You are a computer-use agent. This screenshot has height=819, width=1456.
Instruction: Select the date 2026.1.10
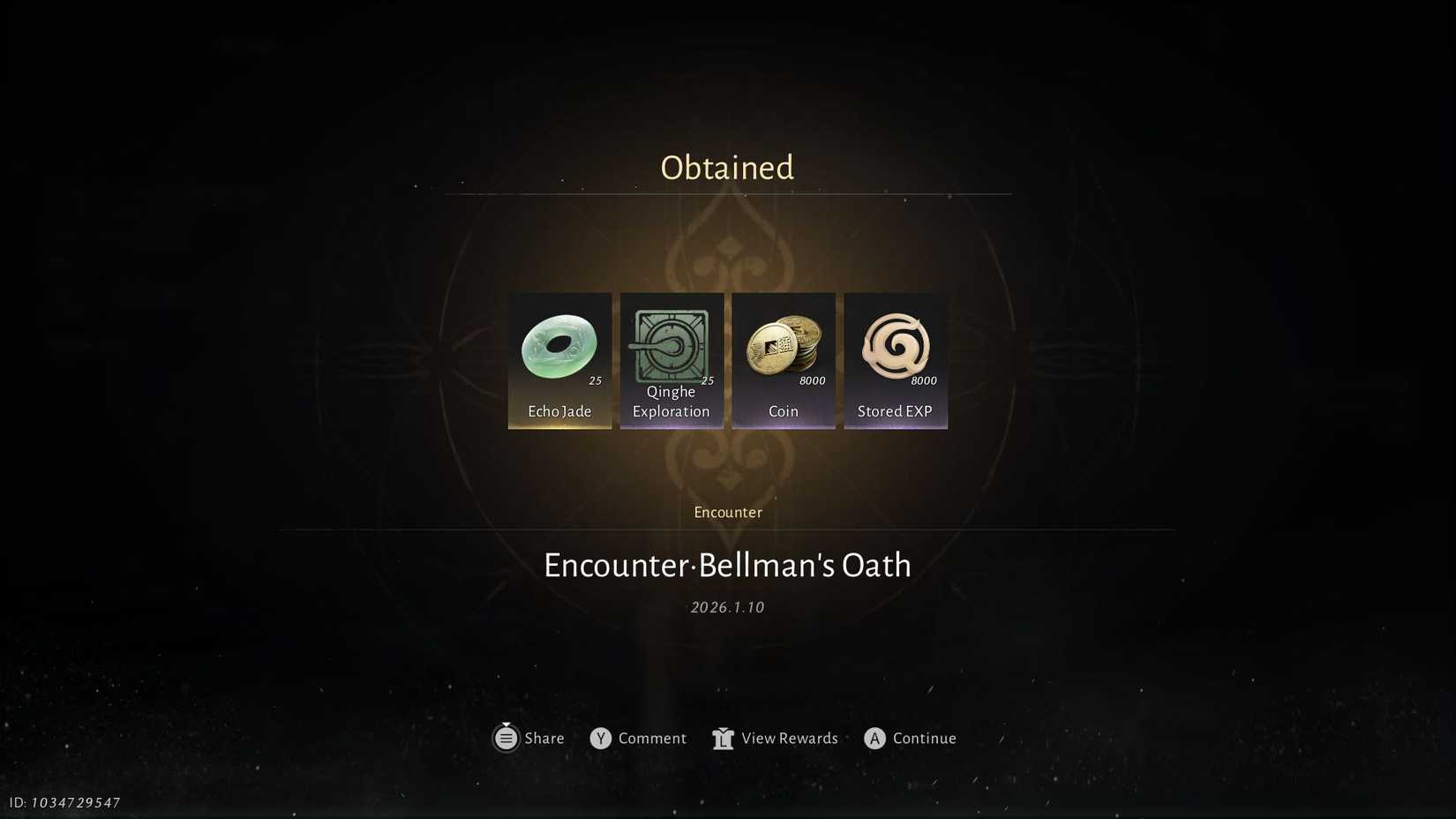tap(727, 606)
